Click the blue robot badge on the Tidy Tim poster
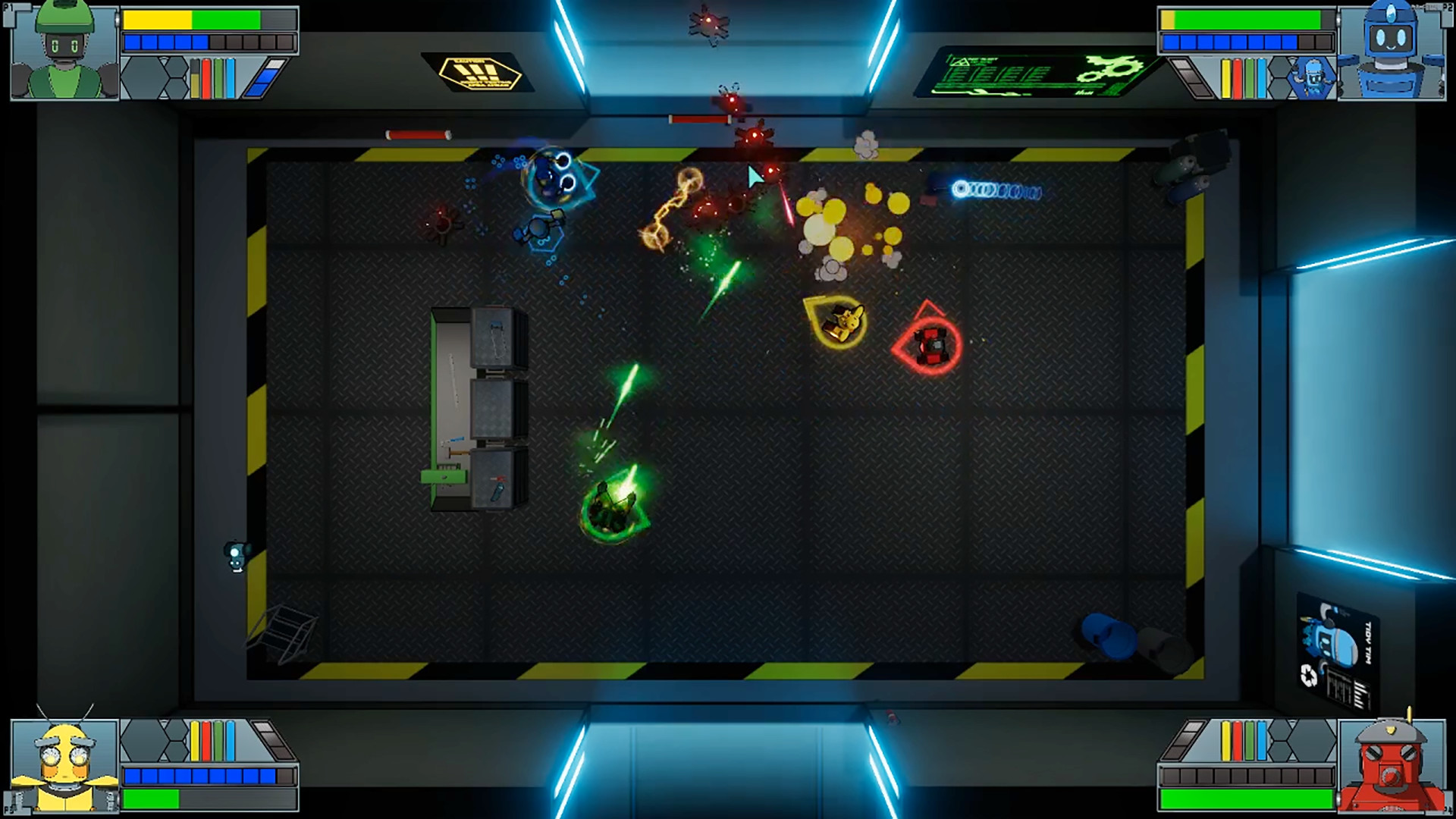Image resolution: width=1456 pixels, height=819 pixels. [1331, 643]
